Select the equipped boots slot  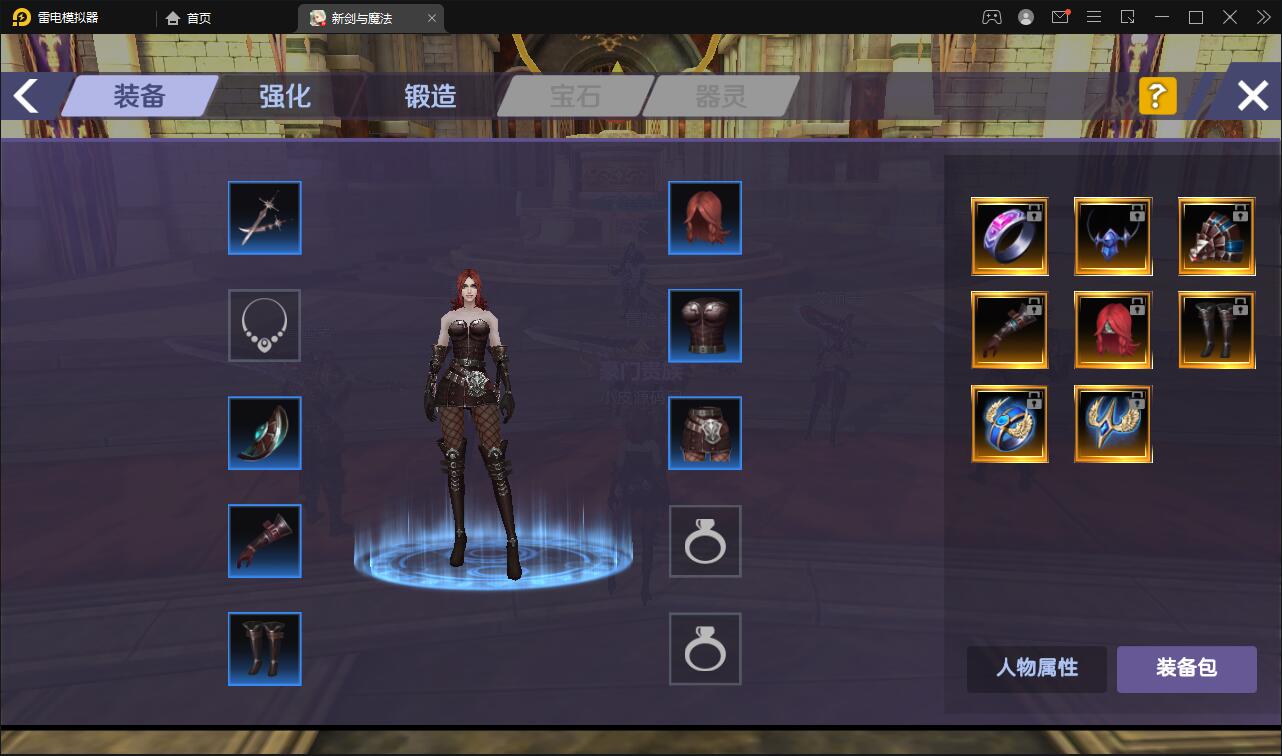point(264,648)
